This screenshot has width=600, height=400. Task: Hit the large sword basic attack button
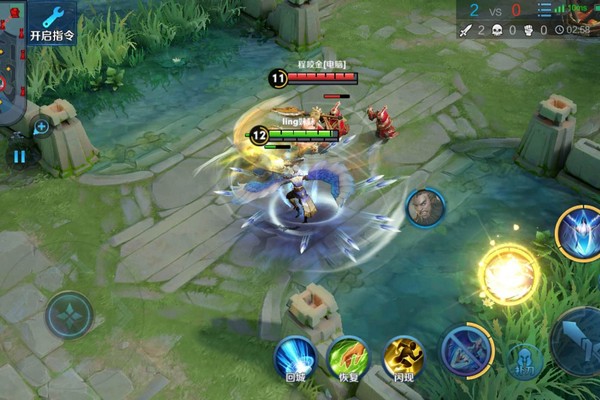tap(580, 338)
